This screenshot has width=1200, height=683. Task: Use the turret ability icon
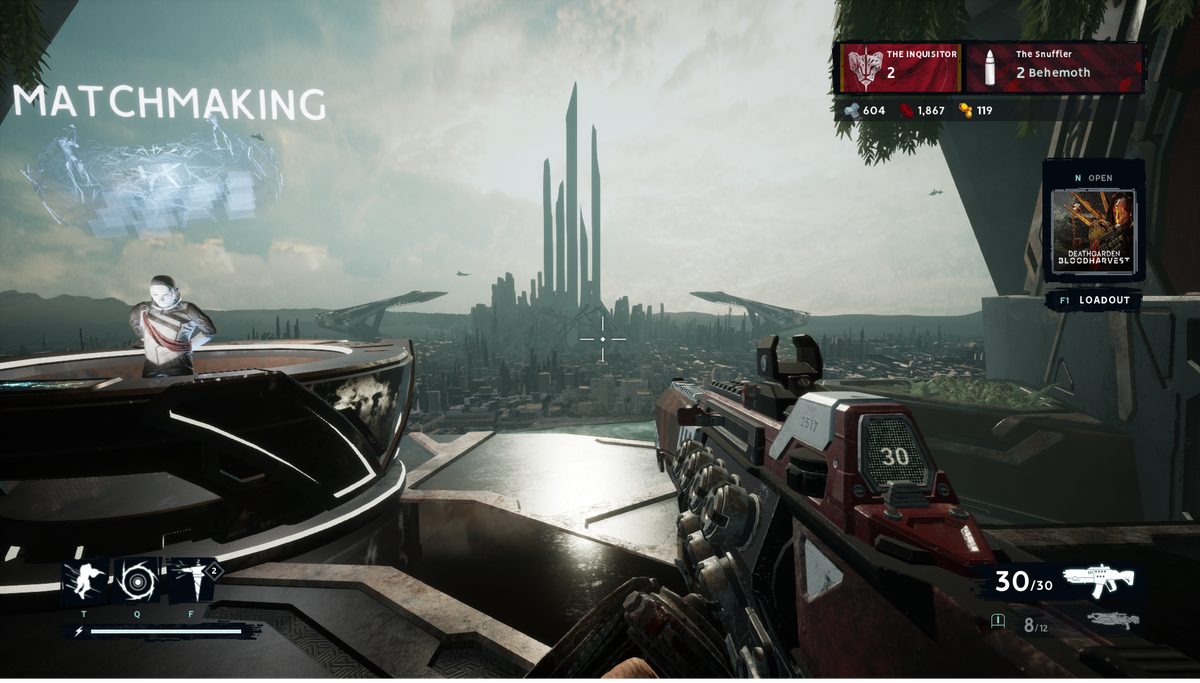(x=191, y=580)
